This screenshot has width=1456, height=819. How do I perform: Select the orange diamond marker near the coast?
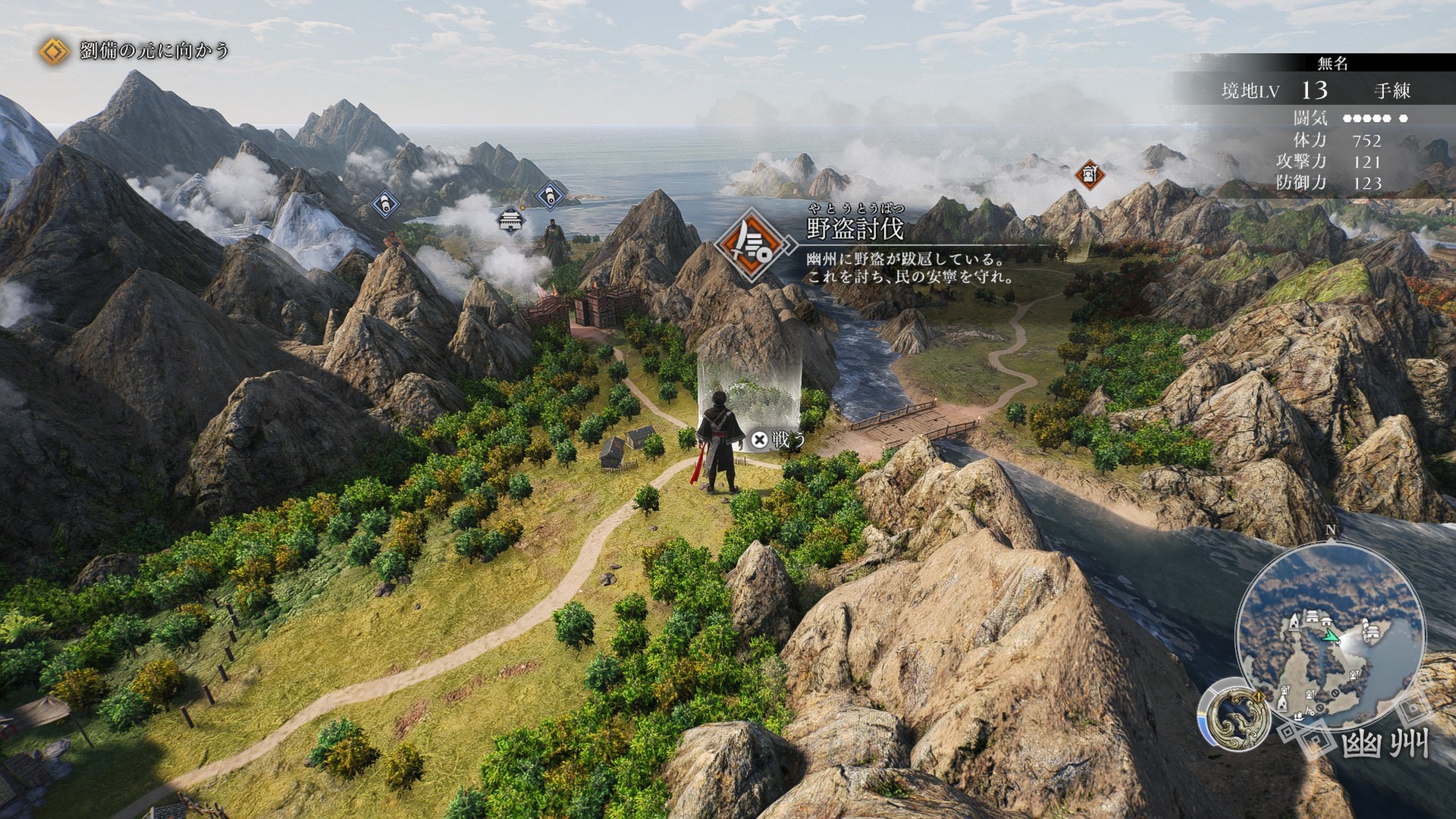(1089, 175)
